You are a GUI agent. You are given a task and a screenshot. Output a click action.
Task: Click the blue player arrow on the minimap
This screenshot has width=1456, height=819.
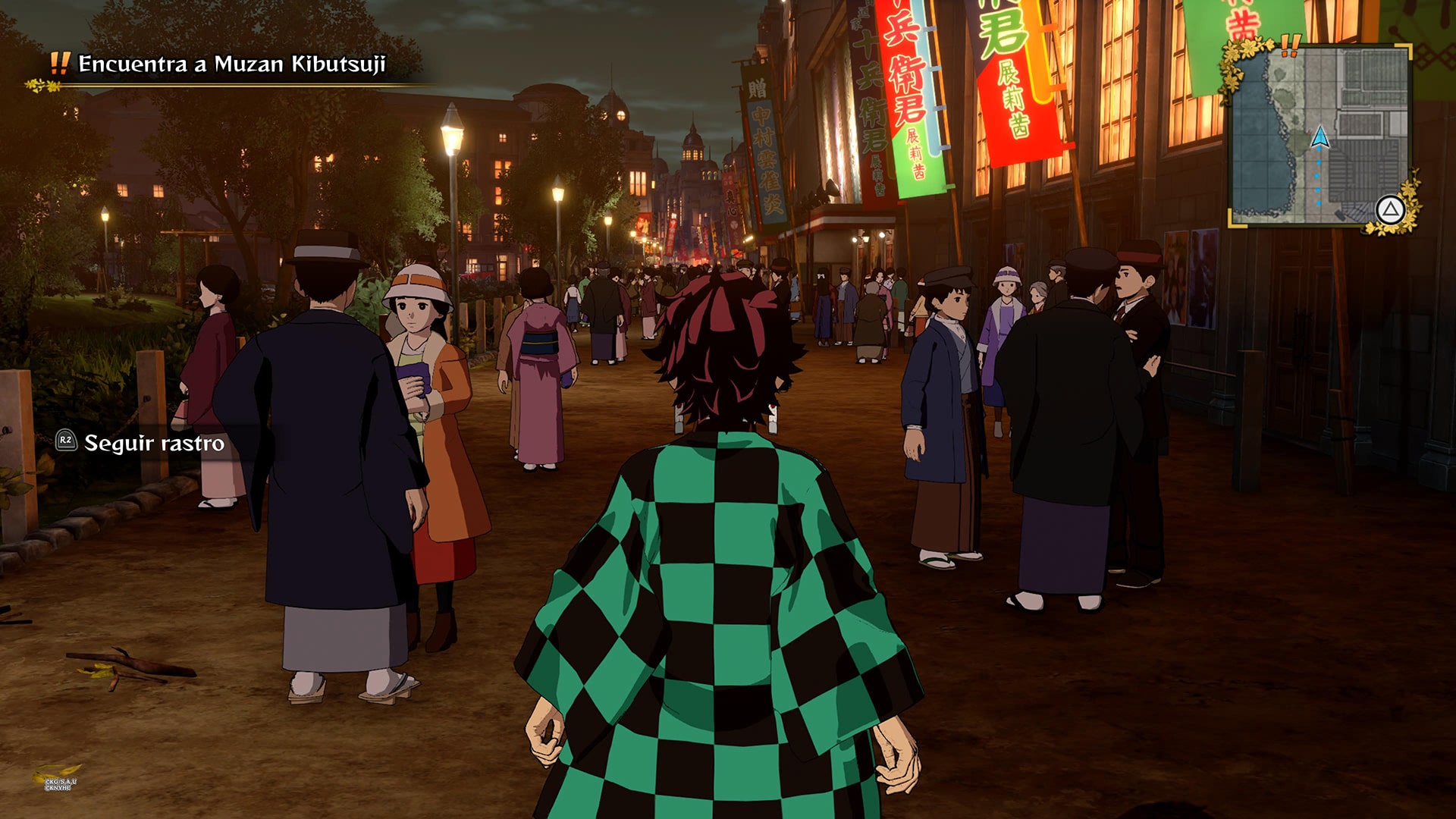[1319, 138]
